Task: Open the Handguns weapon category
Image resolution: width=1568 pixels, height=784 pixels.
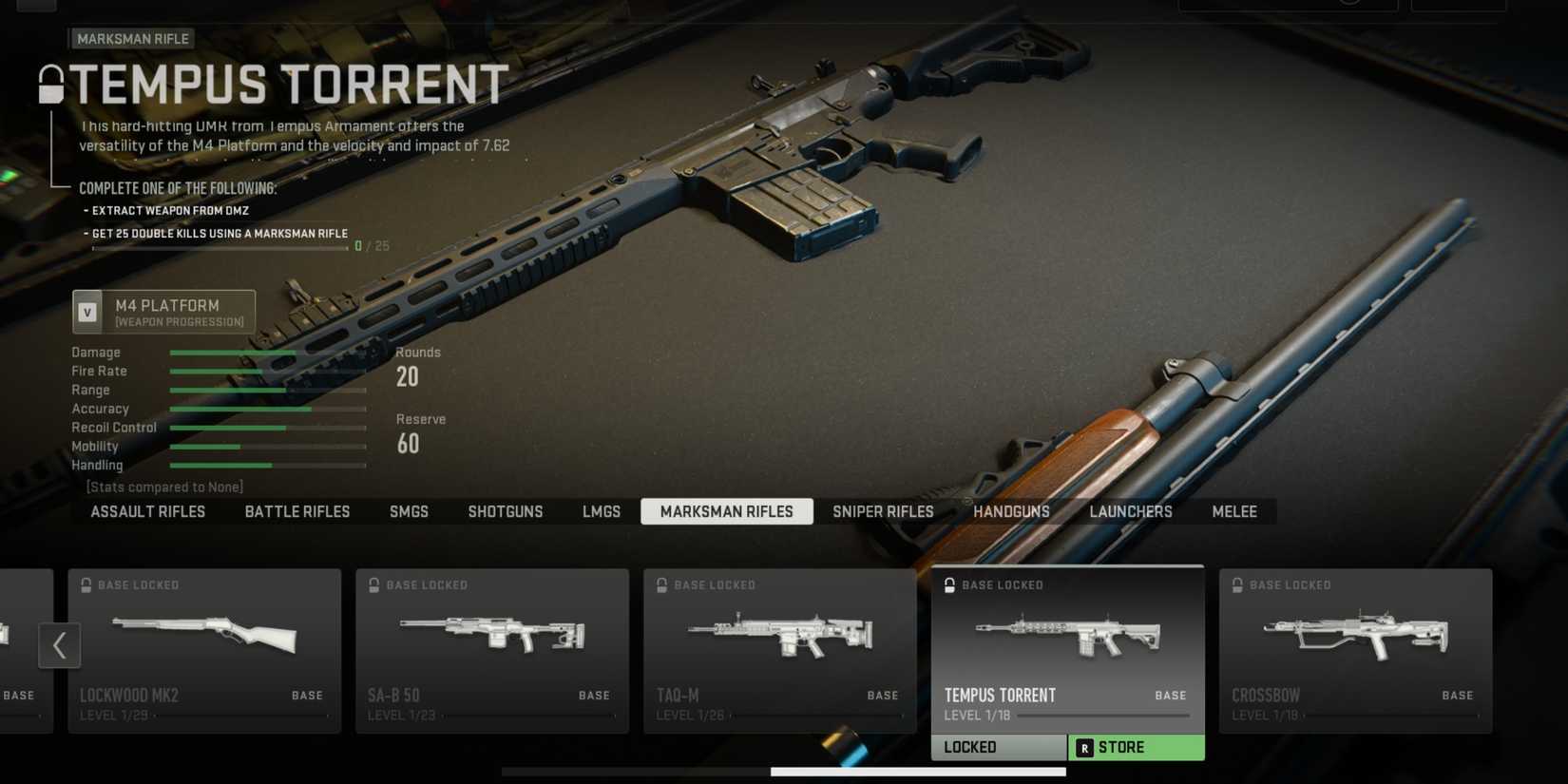Action: [1011, 511]
